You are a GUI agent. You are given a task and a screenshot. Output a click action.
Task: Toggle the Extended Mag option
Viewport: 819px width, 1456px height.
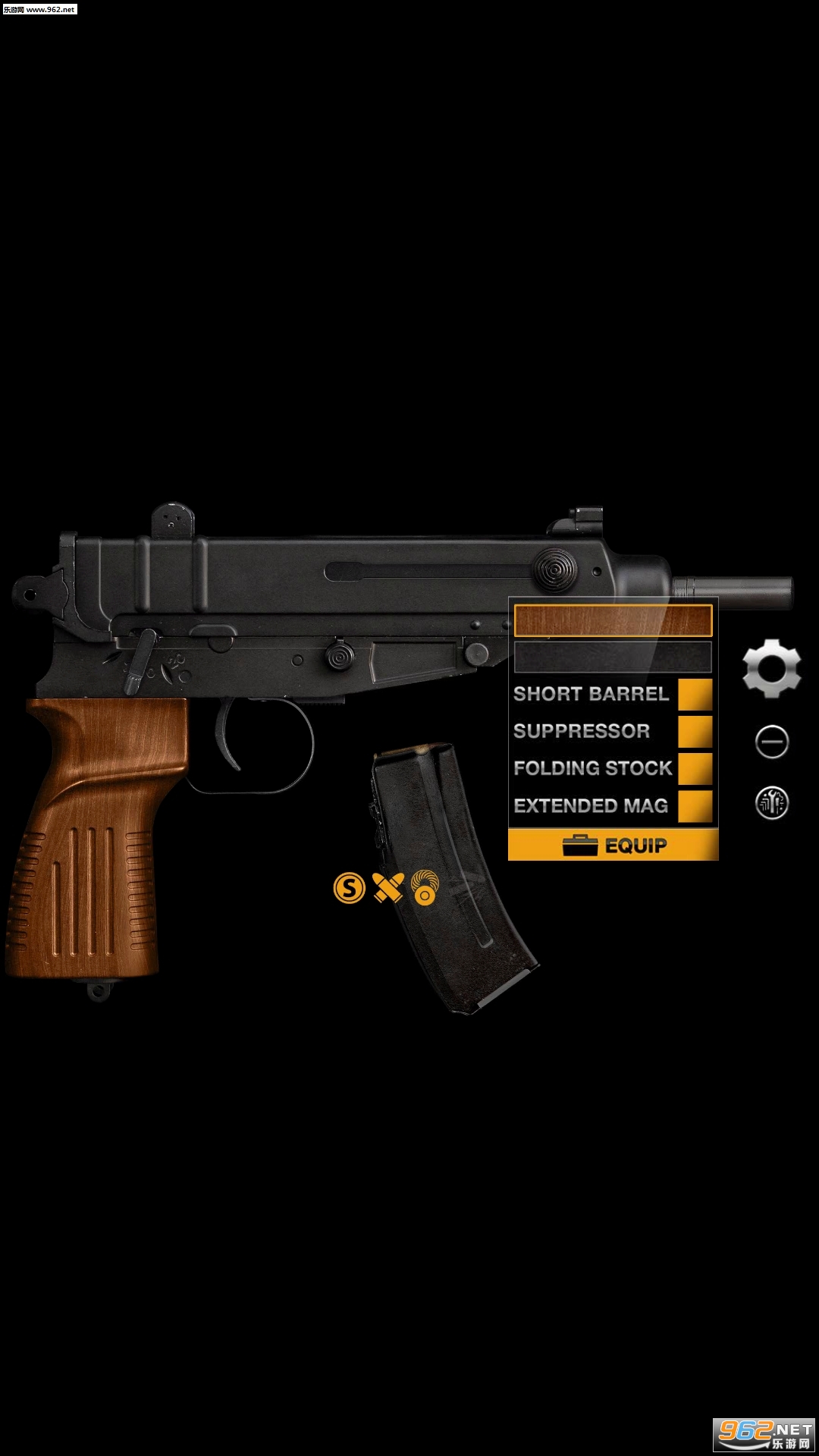[695, 806]
